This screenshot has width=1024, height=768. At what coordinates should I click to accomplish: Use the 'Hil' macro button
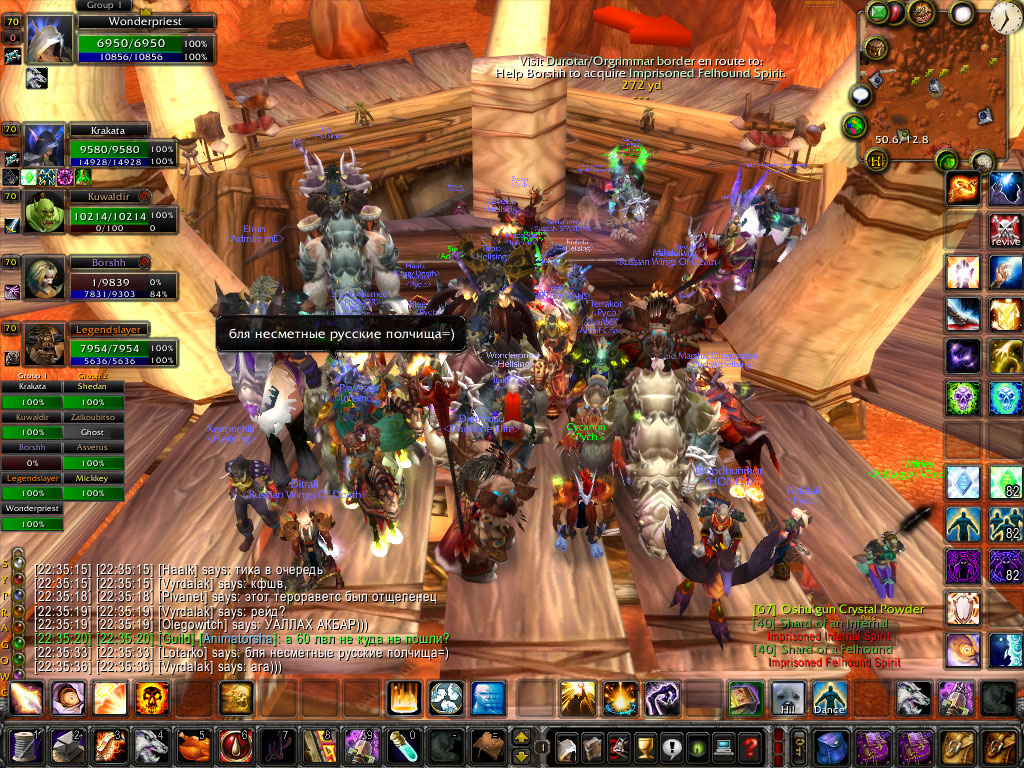pyautogui.click(x=788, y=697)
